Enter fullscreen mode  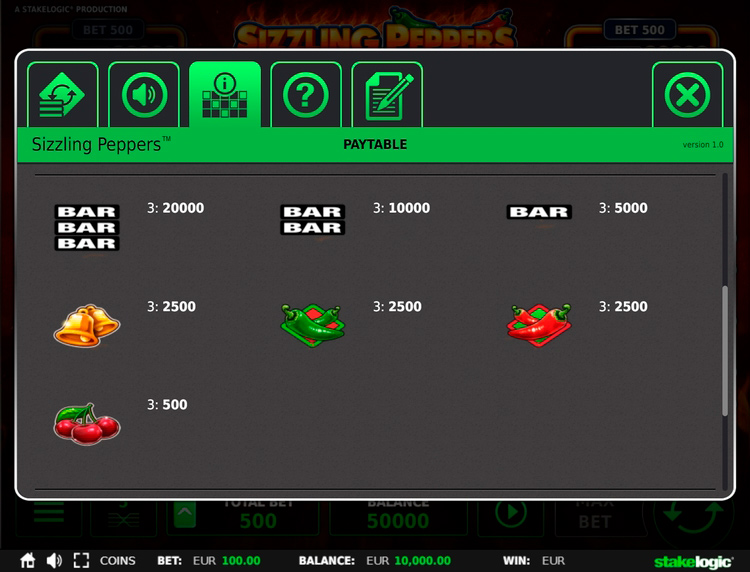(81, 561)
